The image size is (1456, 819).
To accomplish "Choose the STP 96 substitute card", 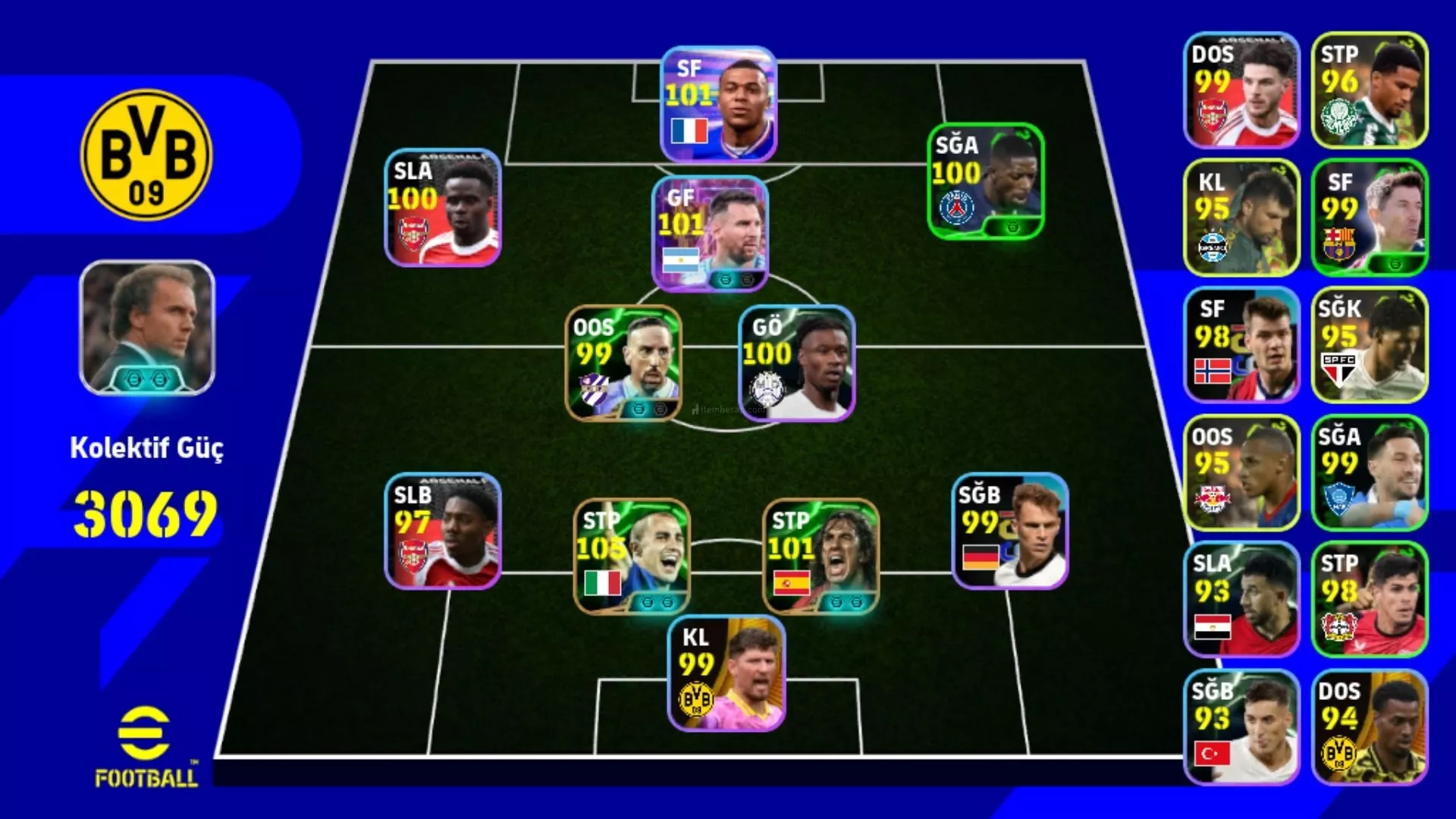I will click(1369, 90).
